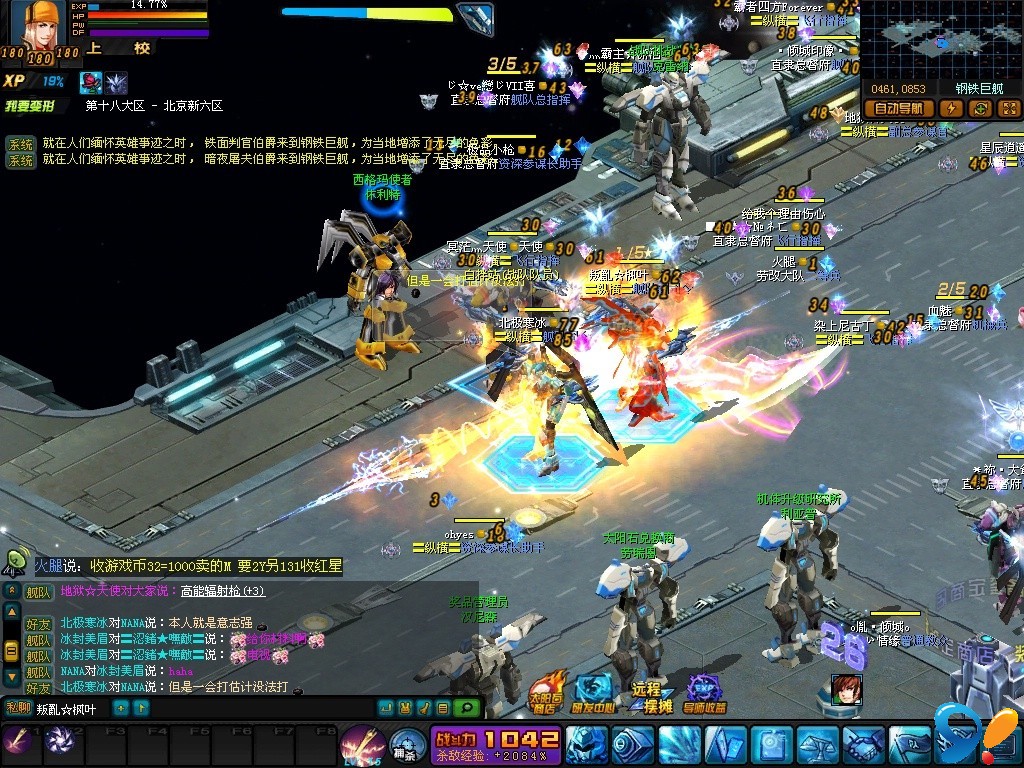This screenshot has width=1024, height=768.
Task: Use the purple swirl skill in the F2 slot
Action: 59,743
